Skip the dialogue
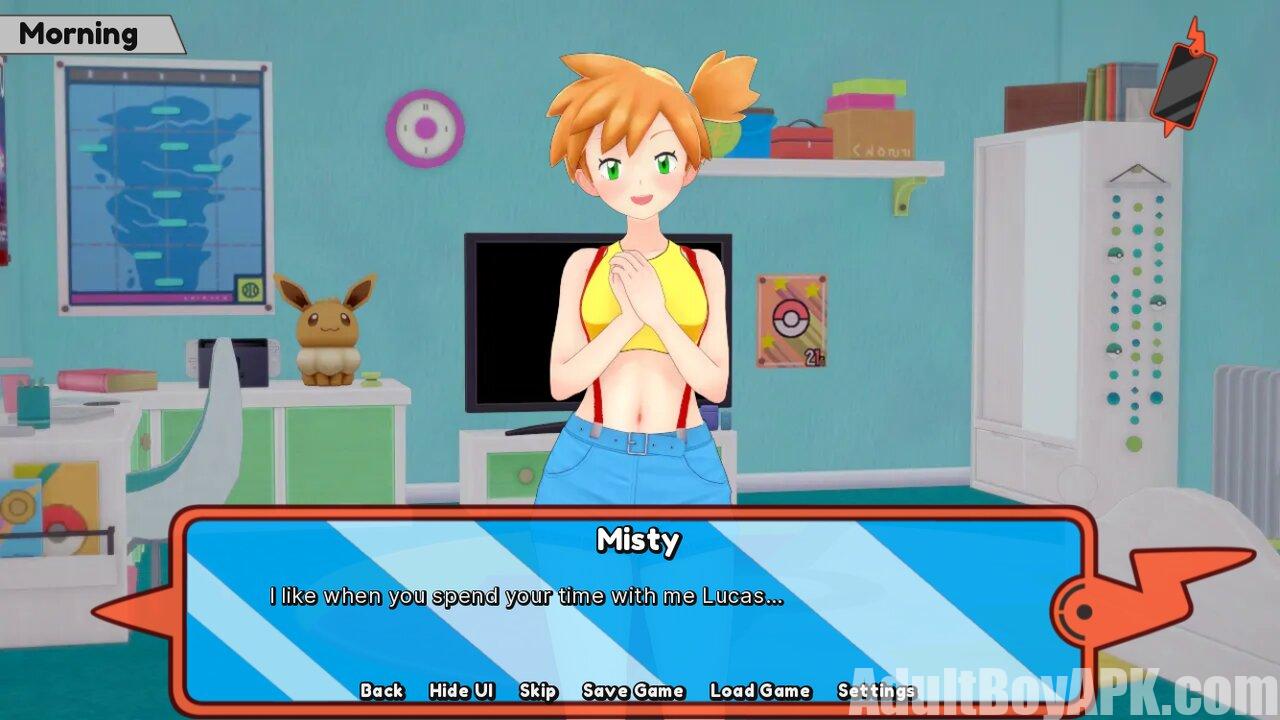1280x720 pixels. pos(538,691)
